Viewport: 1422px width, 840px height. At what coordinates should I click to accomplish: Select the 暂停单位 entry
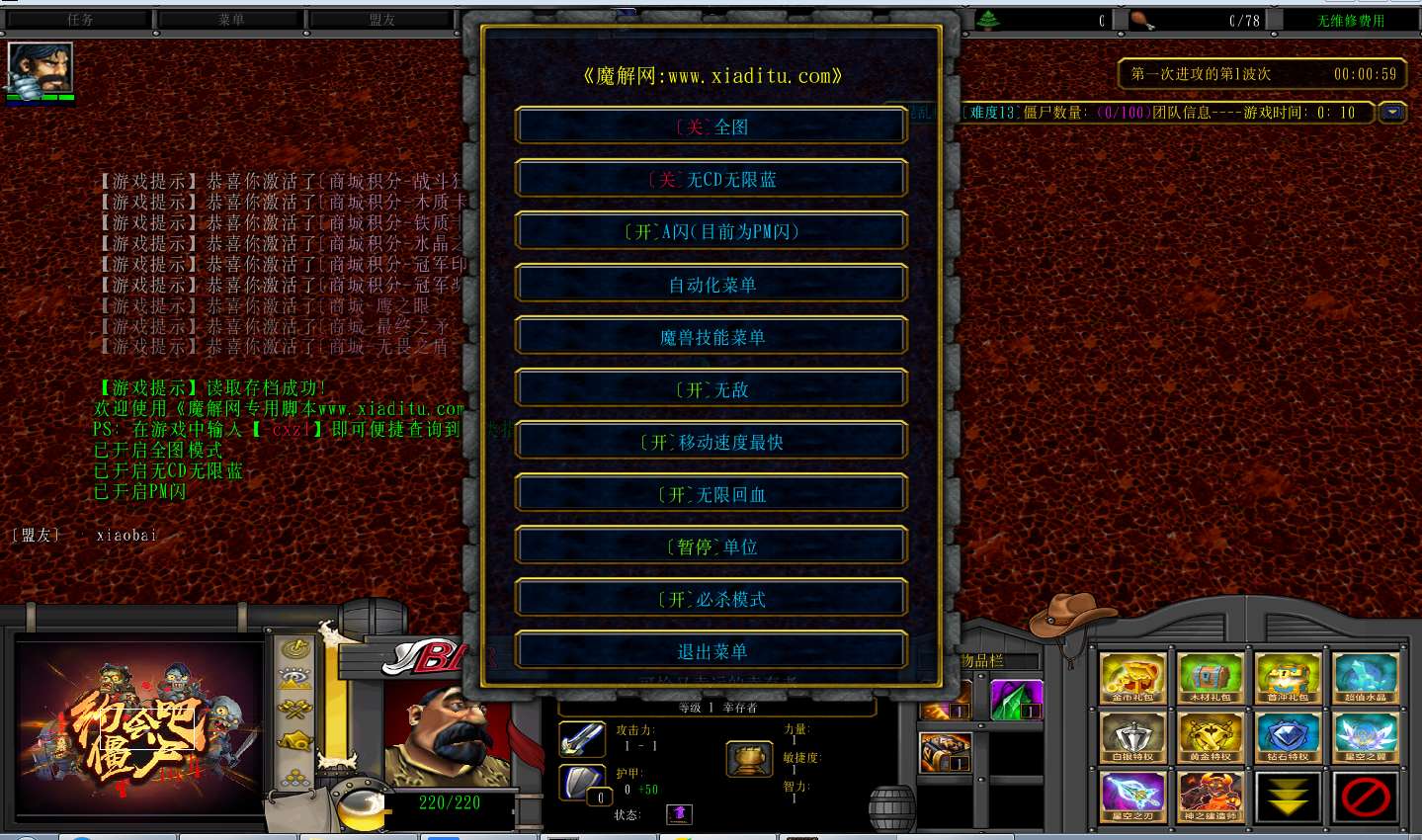click(x=711, y=546)
